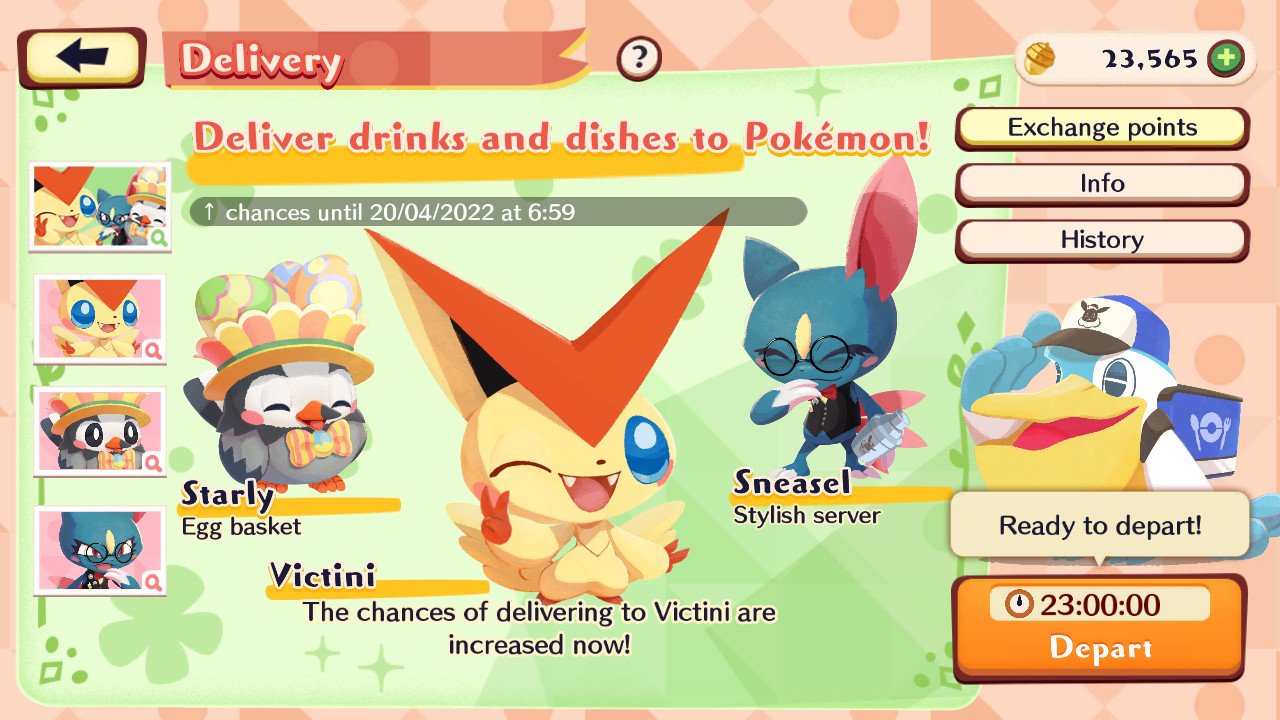Click the Ready to depart speech bubble

[1100, 524]
